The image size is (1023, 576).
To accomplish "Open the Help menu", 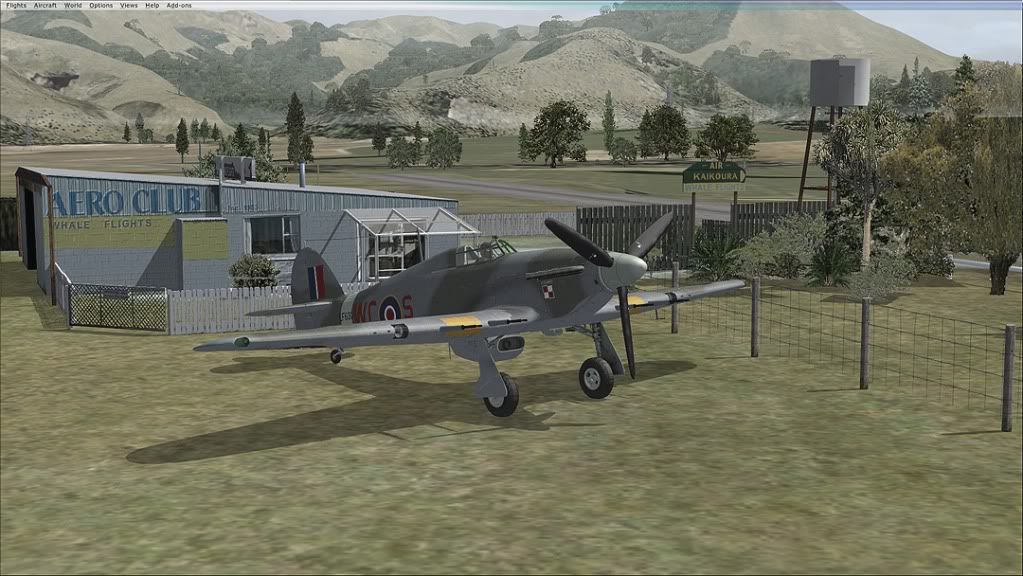I will [x=152, y=5].
